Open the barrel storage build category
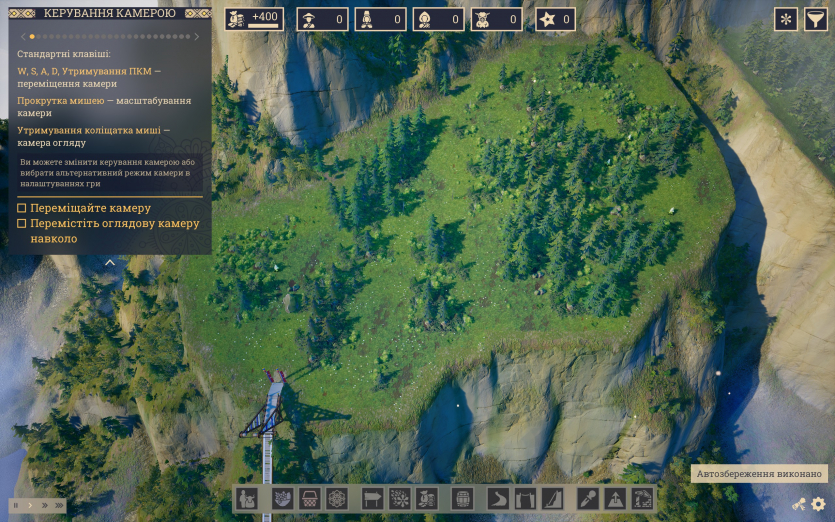 [x=462, y=498]
